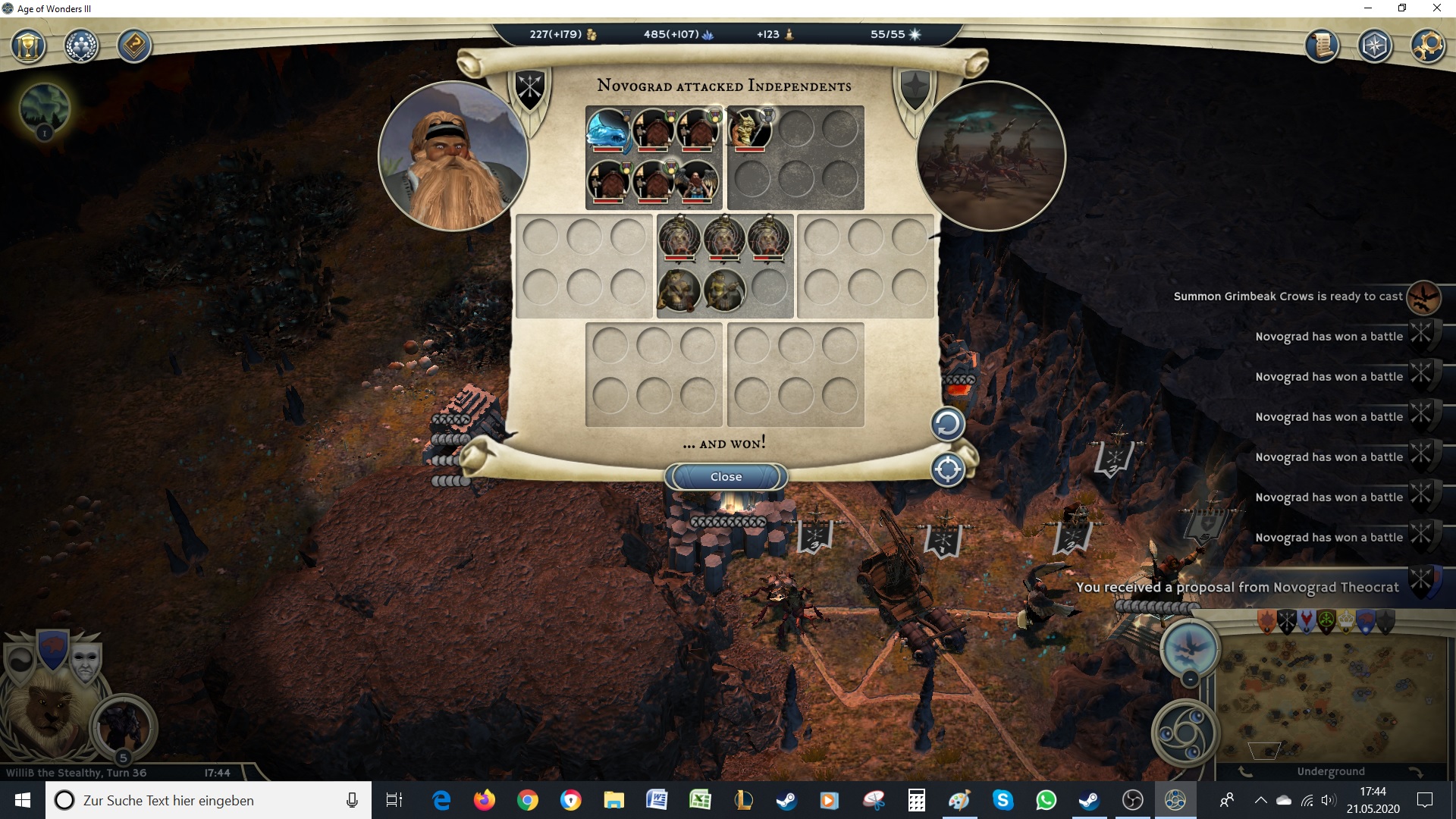Viewport: 1456px width, 819px height.
Task: Open the trophy chalice menu icon
Action: coord(29,47)
